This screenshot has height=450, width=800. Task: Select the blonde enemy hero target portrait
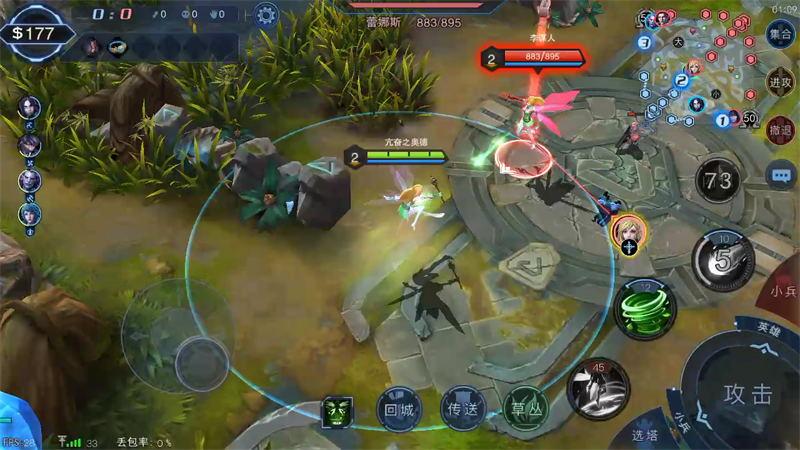[x=628, y=232]
